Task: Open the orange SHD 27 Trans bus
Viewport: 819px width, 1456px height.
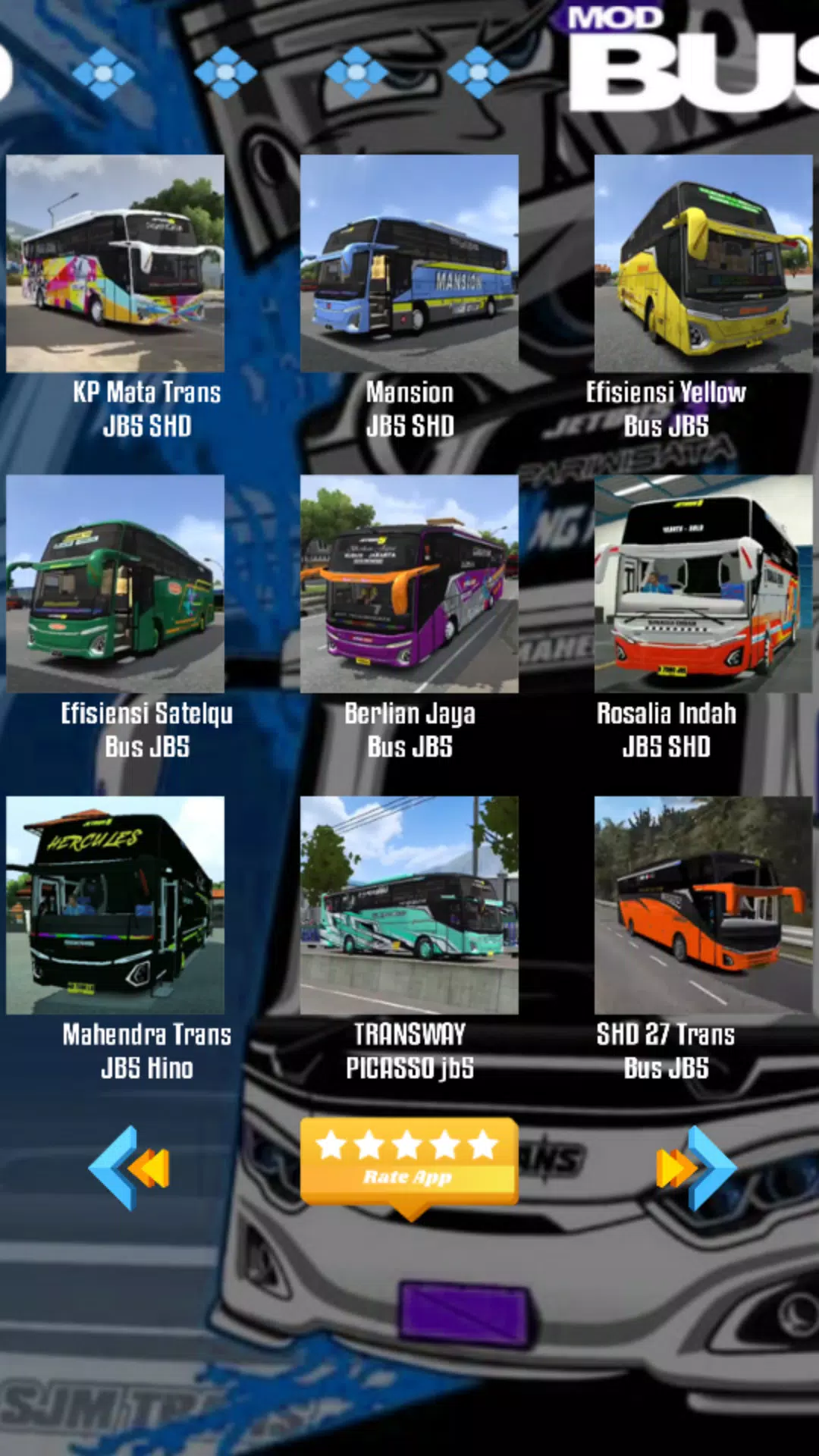Action: coord(703,905)
